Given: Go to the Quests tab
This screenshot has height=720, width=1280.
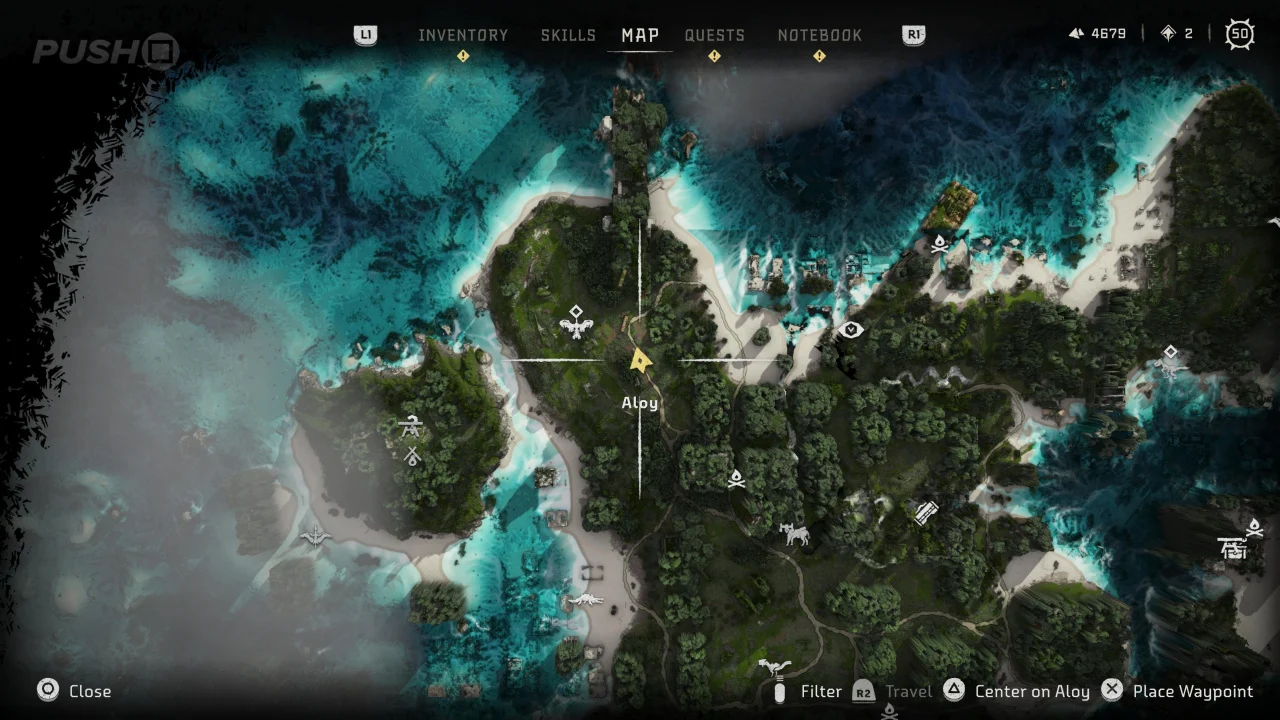Looking at the screenshot, I should [714, 35].
